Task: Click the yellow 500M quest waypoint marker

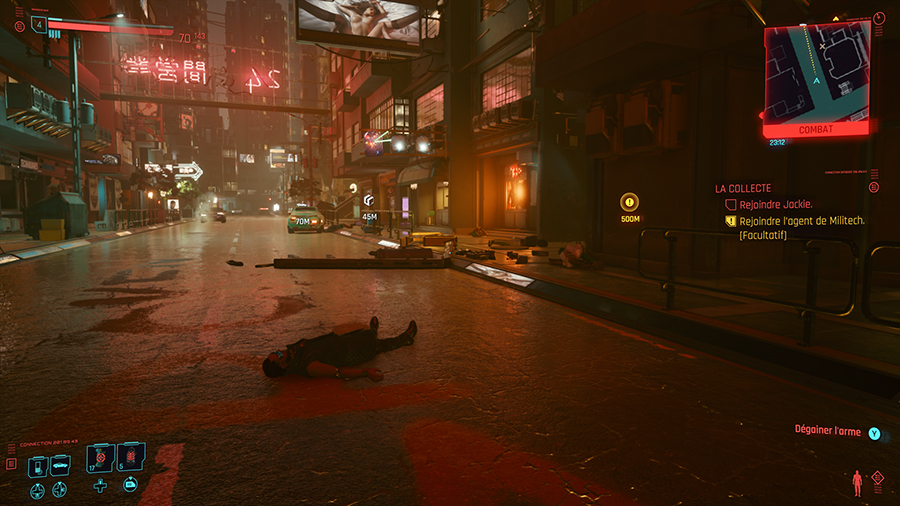Action: (x=629, y=201)
